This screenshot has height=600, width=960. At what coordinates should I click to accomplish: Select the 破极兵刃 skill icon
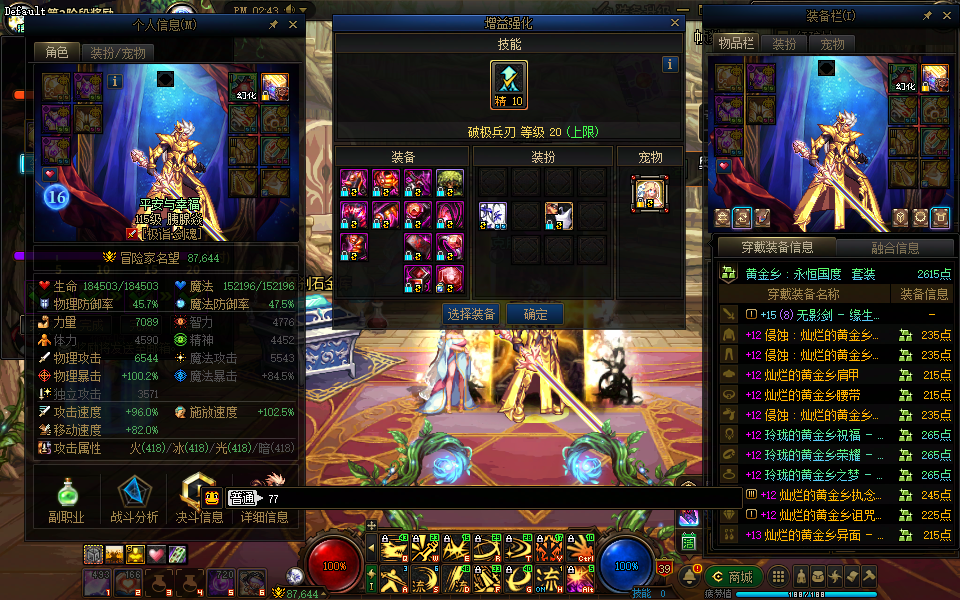(509, 85)
